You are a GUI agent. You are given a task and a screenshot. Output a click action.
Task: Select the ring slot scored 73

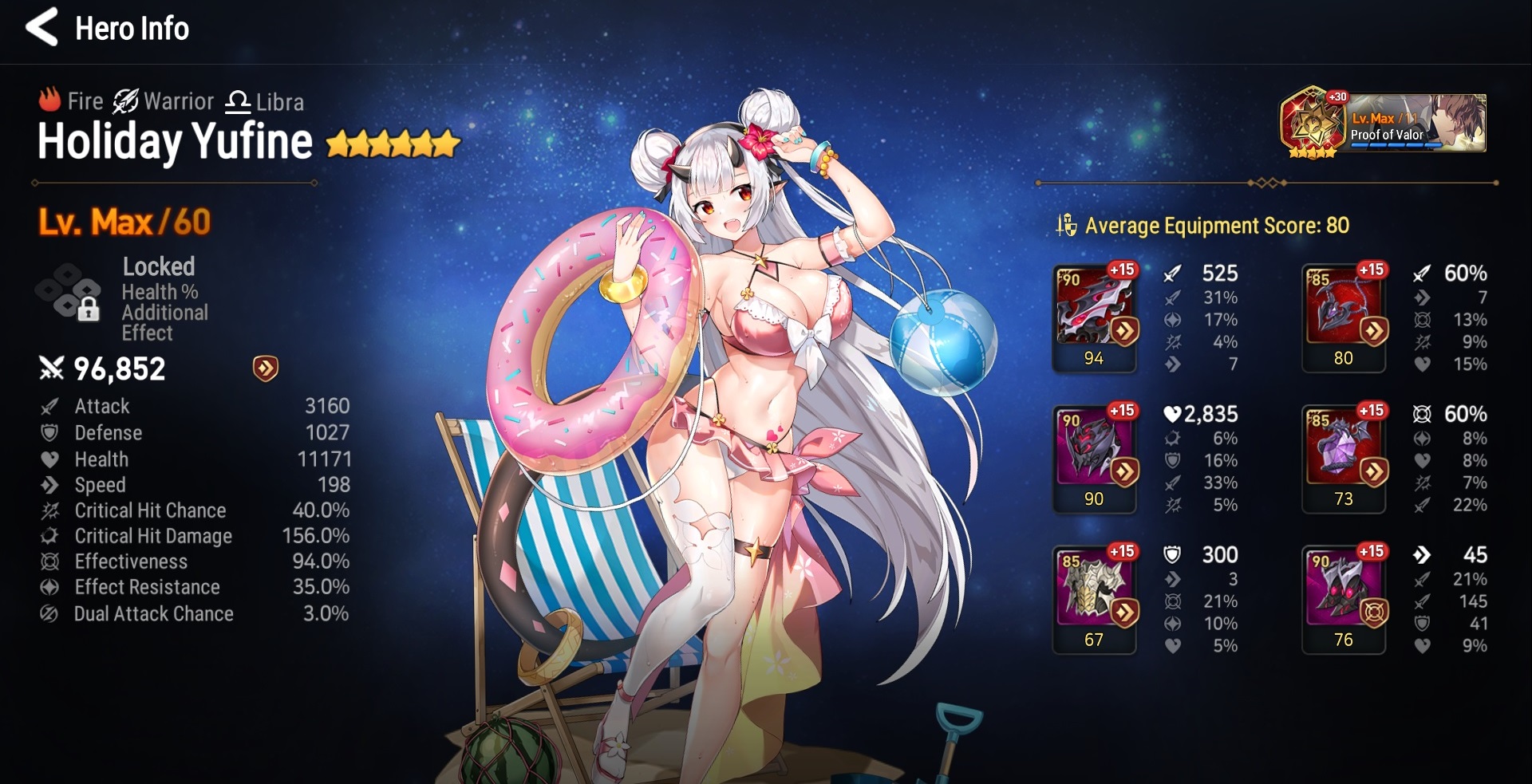pyautogui.click(x=1344, y=459)
